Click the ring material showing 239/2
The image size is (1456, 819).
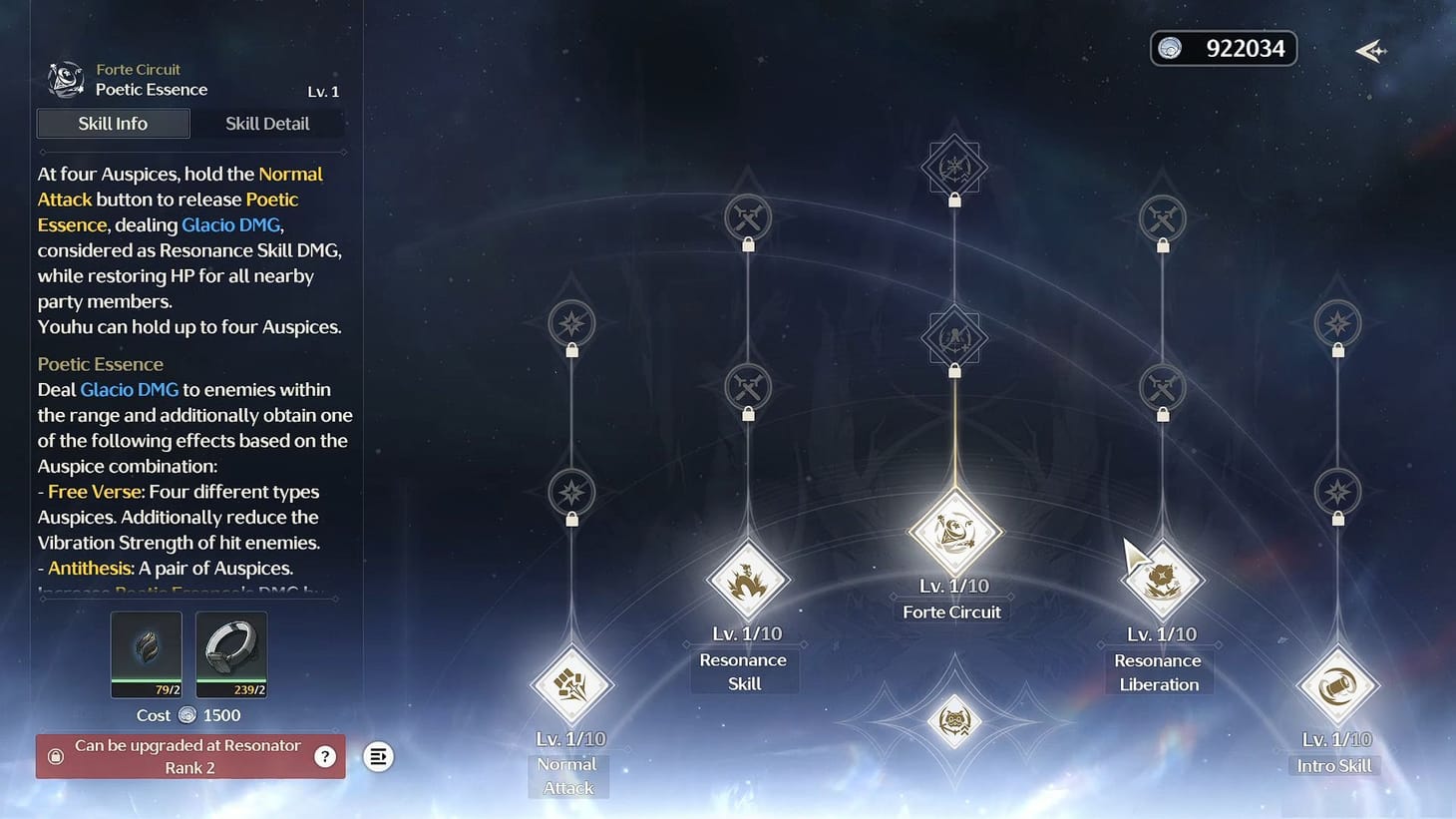(231, 653)
